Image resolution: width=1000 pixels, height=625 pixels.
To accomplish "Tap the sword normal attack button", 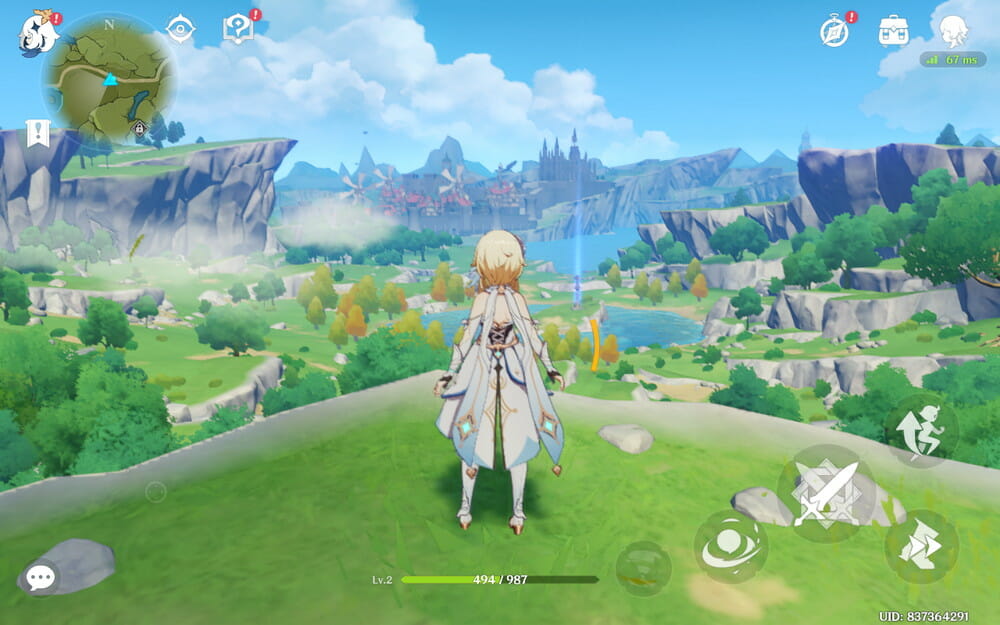I will tap(827, 494).
